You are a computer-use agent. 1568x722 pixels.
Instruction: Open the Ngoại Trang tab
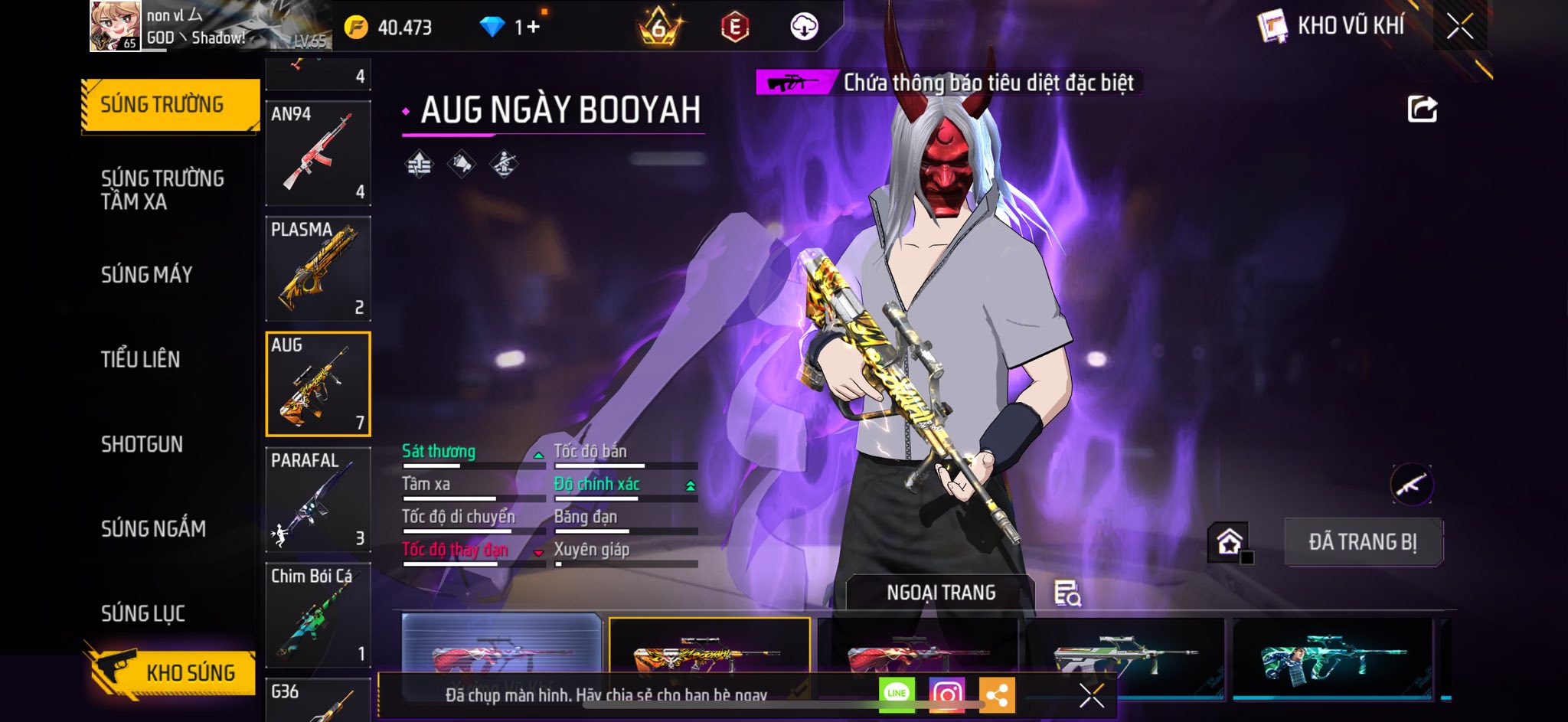point(940,593)
